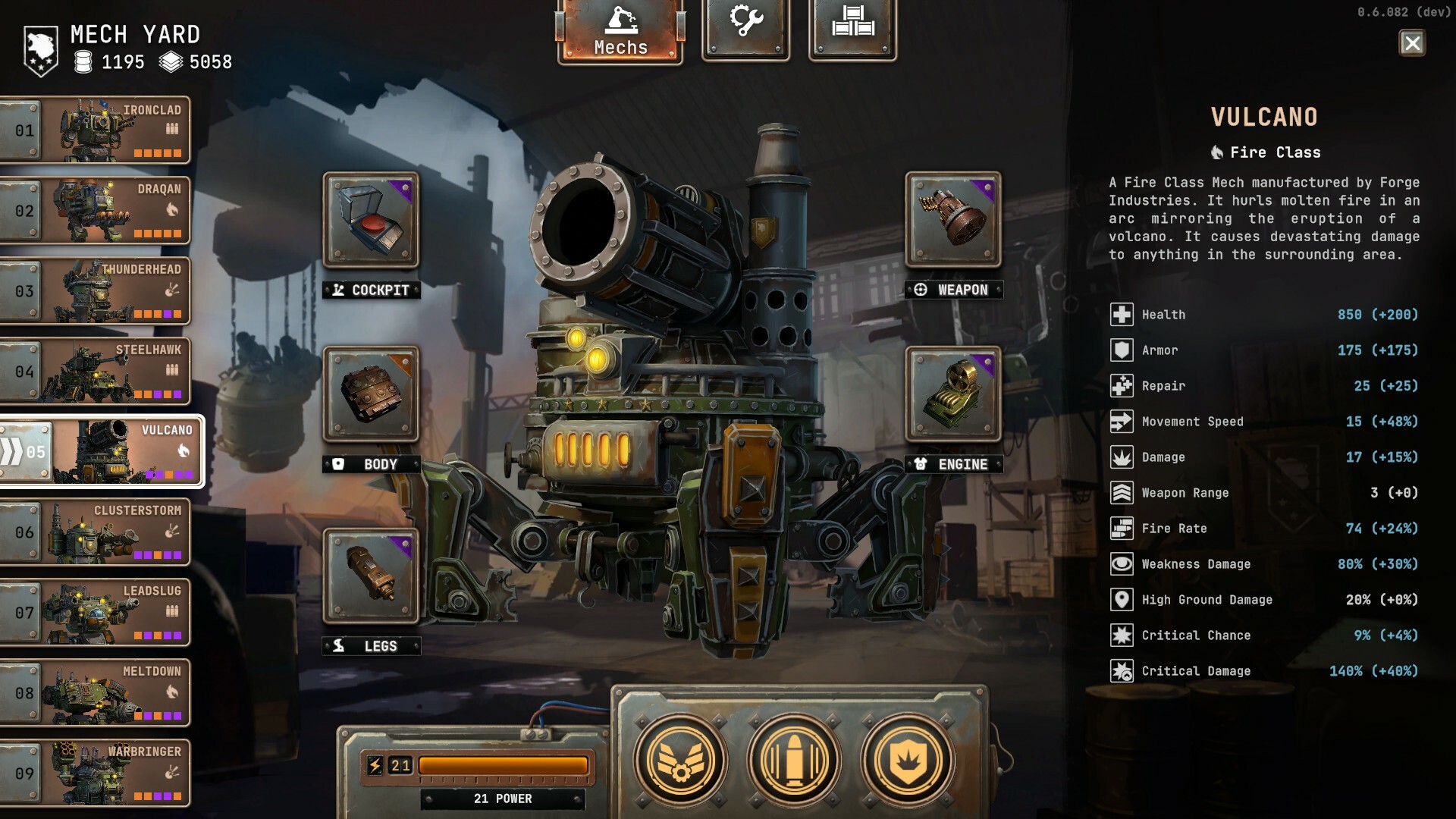Choose the Leadslug mech

point(95,613)
